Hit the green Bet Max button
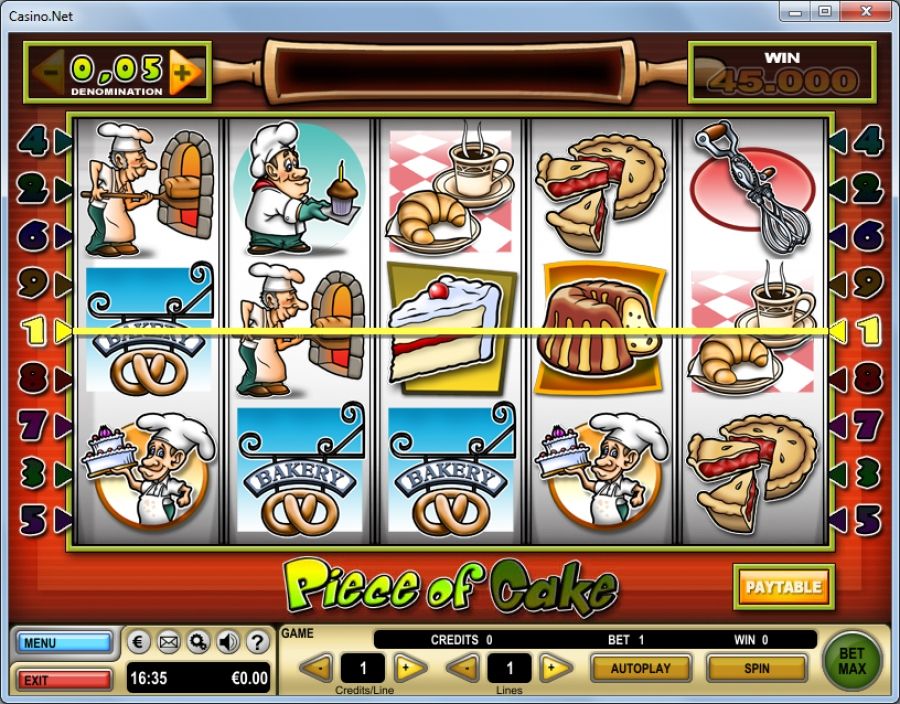 851,660
